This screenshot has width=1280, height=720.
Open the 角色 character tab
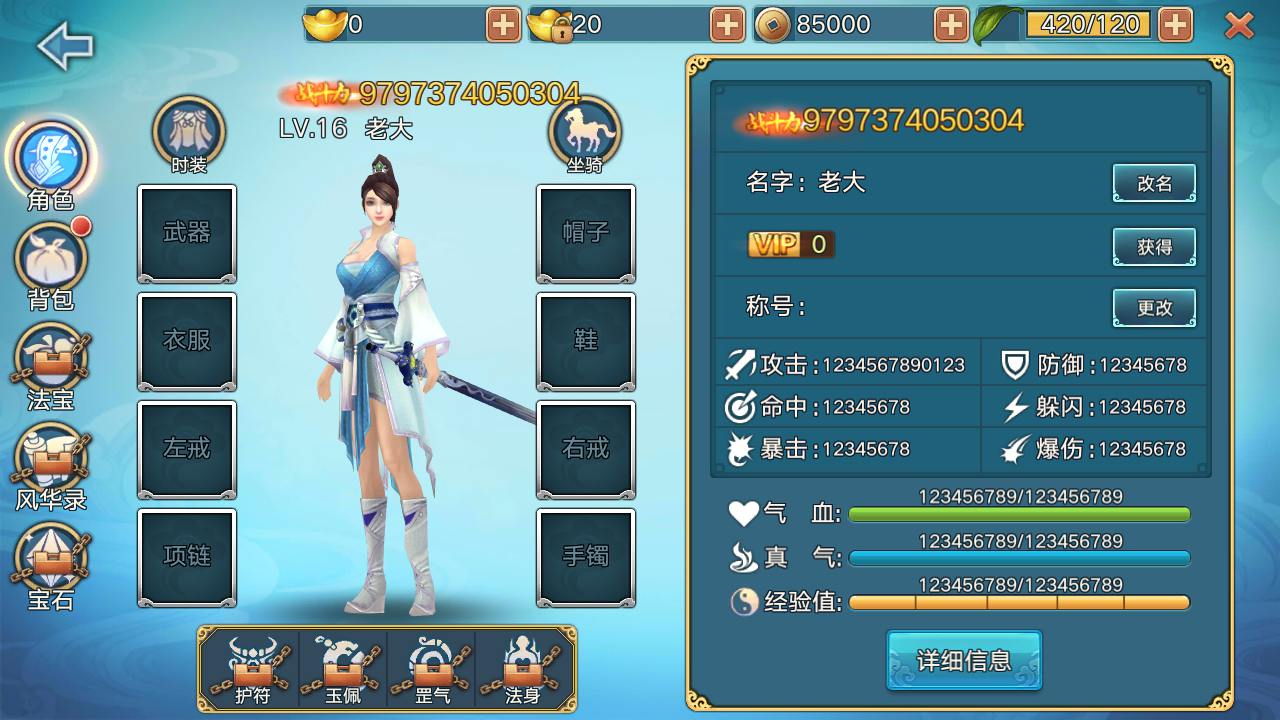[50, 160]
